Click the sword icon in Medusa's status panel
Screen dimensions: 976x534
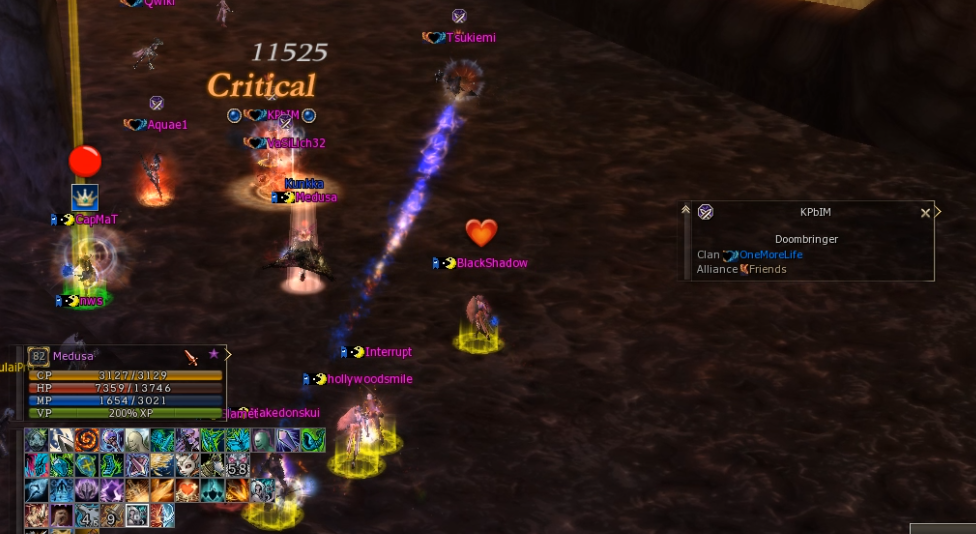click(191, 356)
